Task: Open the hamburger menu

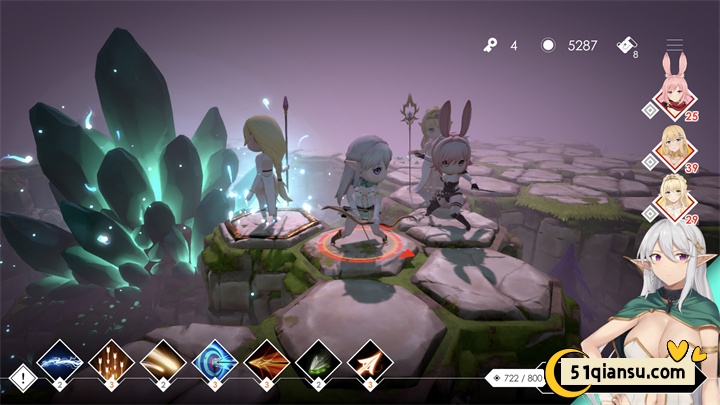Action: point(675,45)
